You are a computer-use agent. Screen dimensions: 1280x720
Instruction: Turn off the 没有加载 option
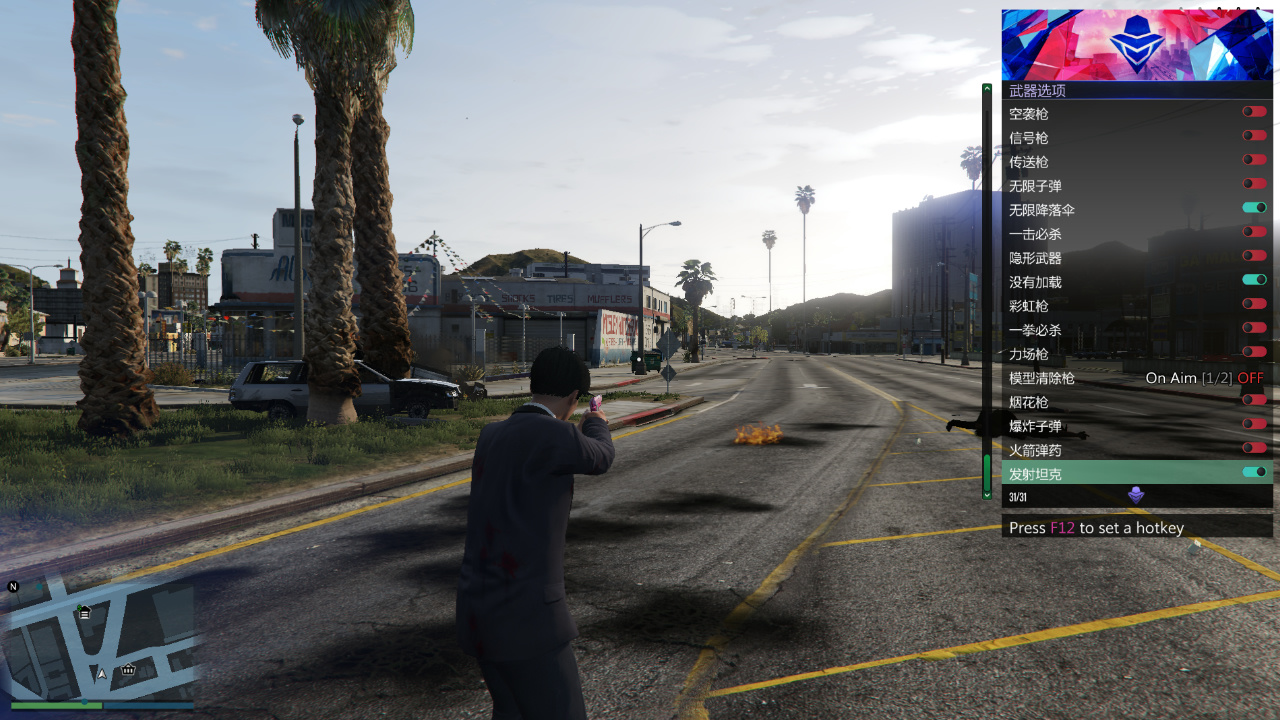click(x=1254, y=280)
